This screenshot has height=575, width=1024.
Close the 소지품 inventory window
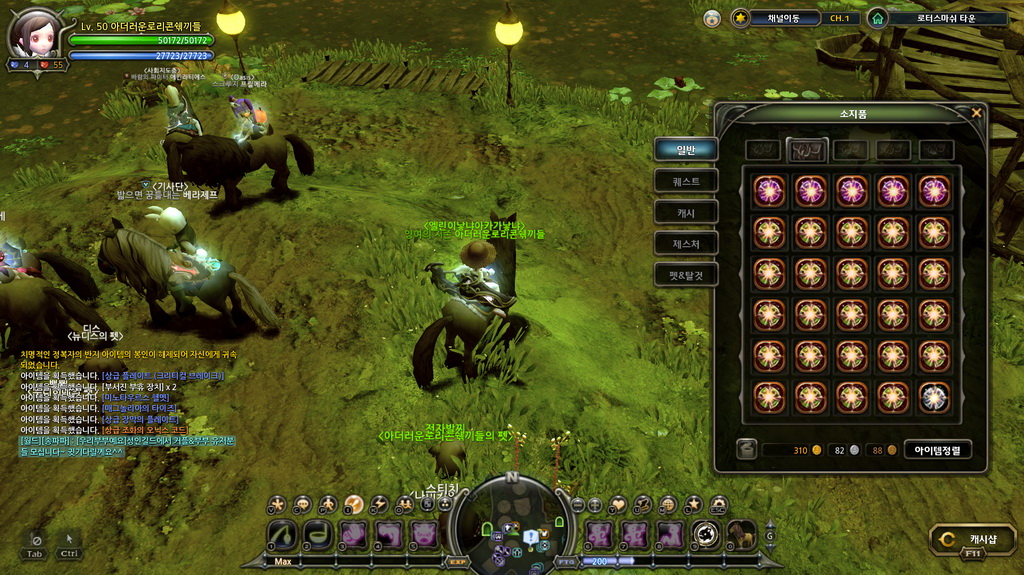(976, 113)
